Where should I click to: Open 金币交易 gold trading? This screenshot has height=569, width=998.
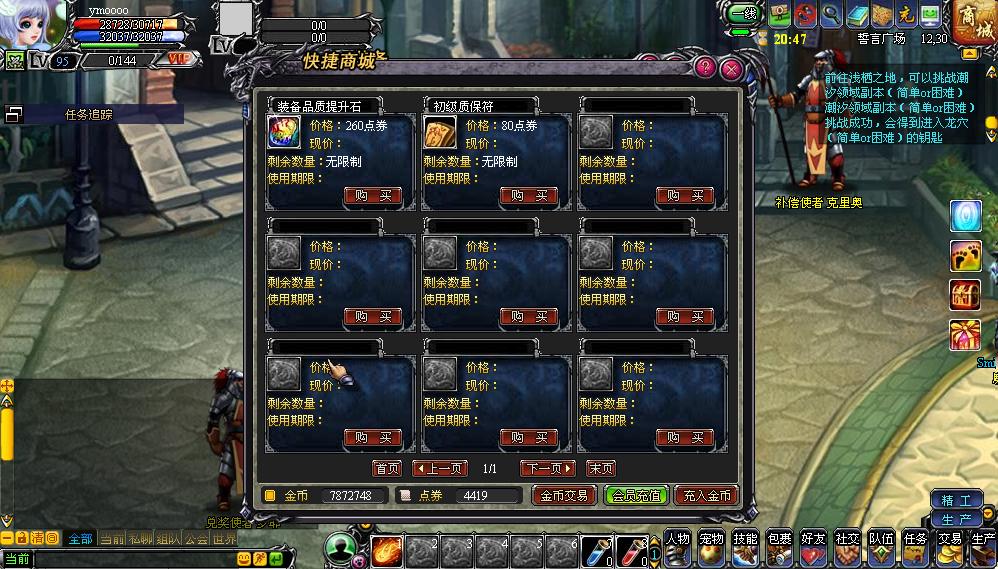coord(564,495)
